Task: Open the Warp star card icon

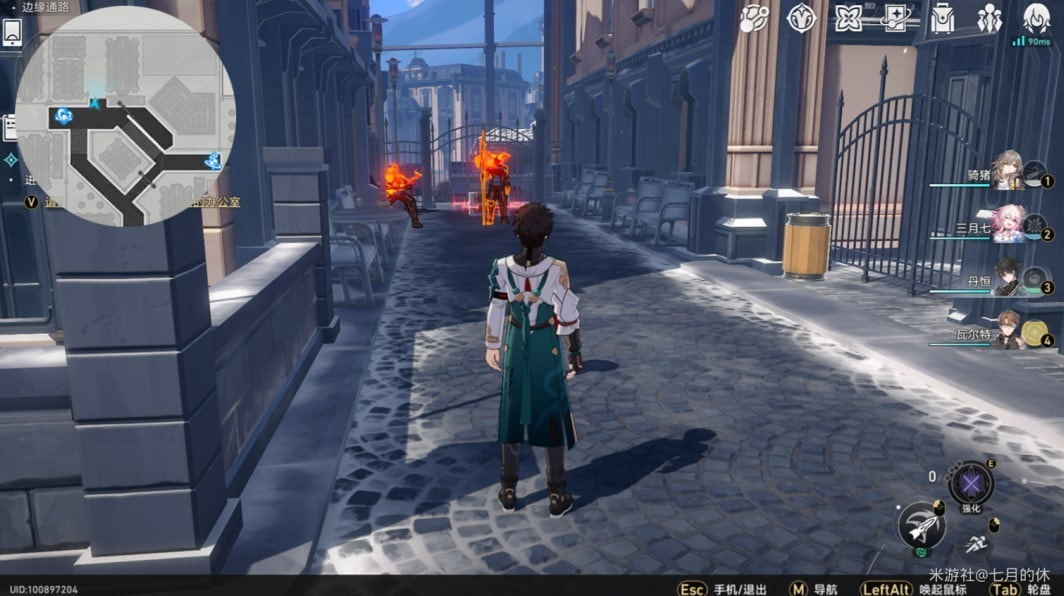Action: point(896,17)
